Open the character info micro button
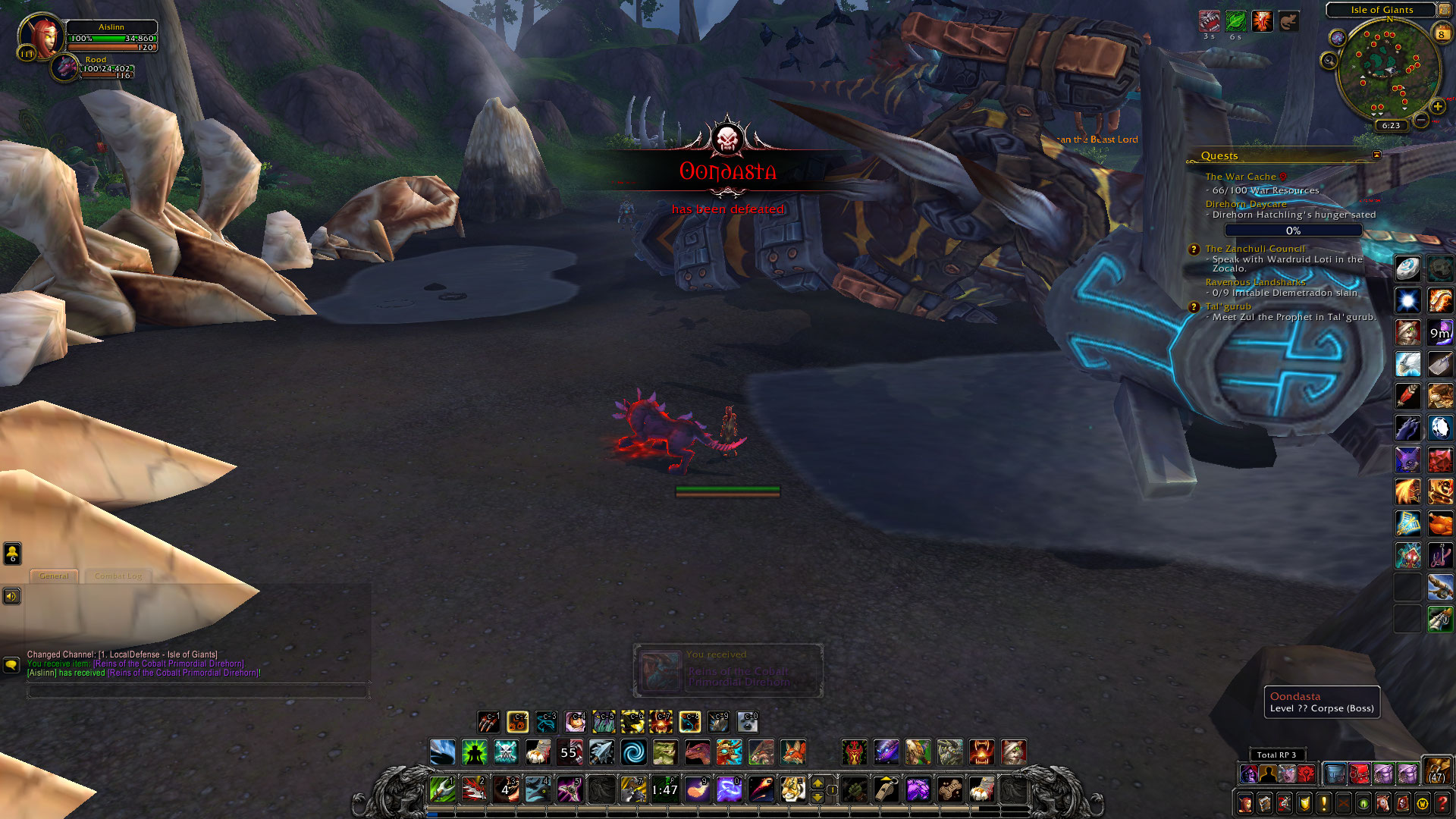The width and height of the screenshot is (1456, 819). (x=1245, y=803)
